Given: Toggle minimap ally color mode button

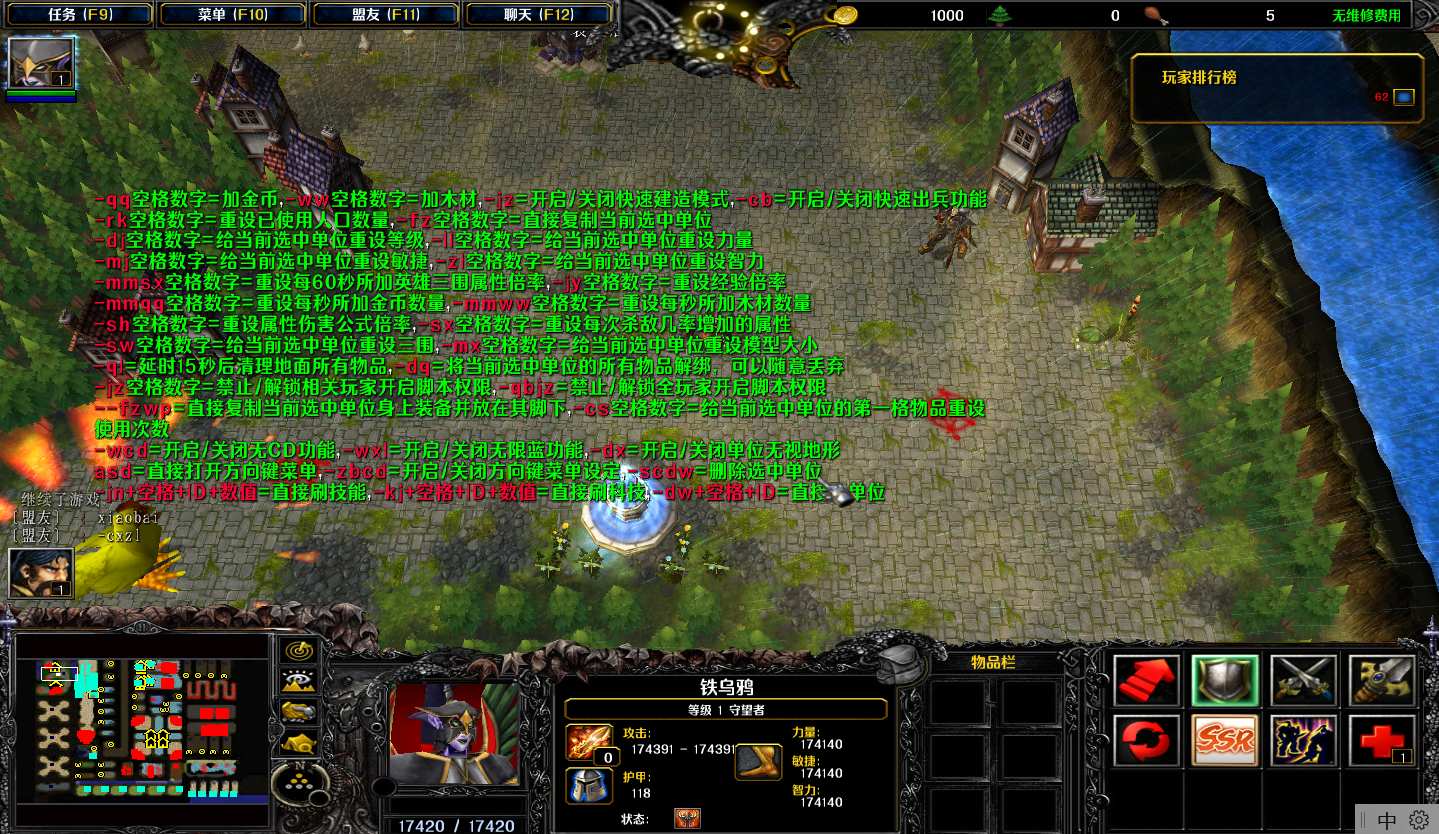Looking at the screenshot, I should tap(297, 712).
